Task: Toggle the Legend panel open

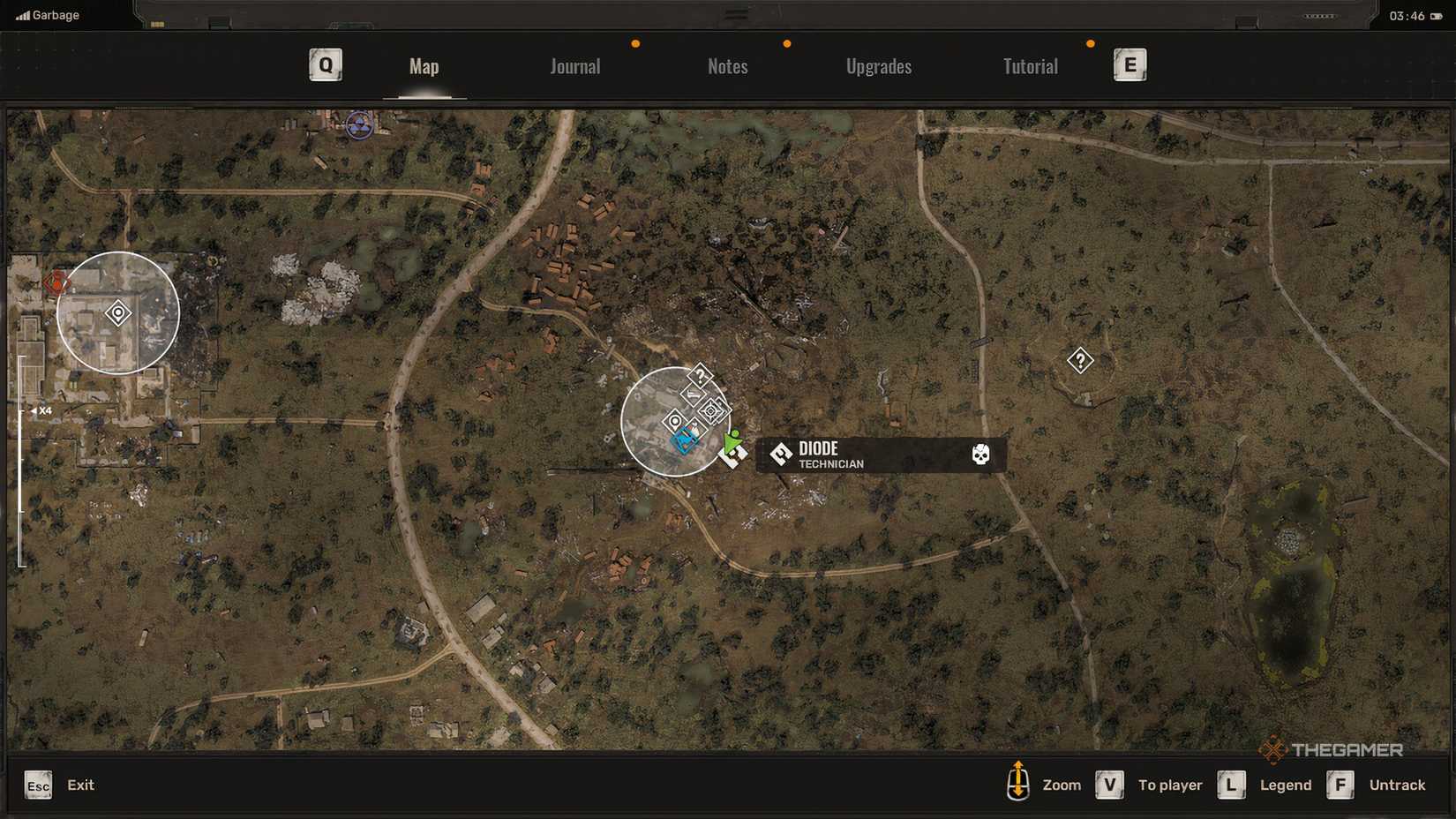Action: (1285, 785)
